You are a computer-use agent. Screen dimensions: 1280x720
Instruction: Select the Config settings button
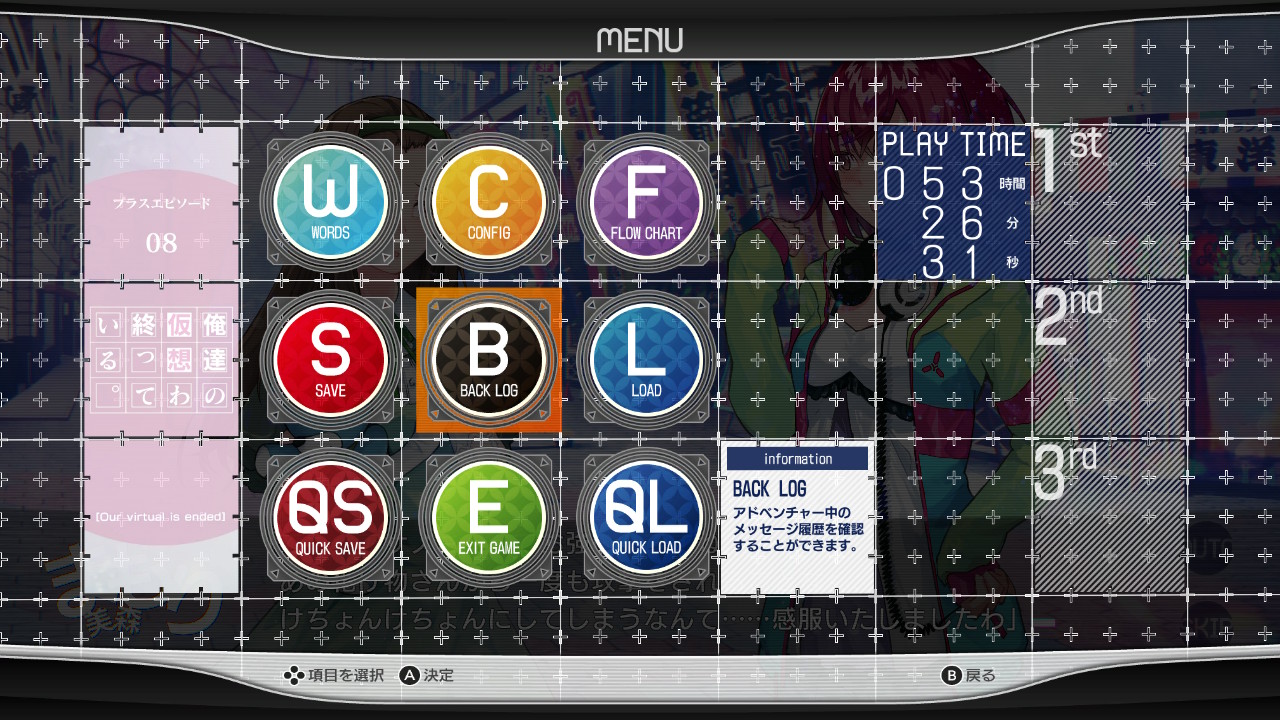(489, 202)
